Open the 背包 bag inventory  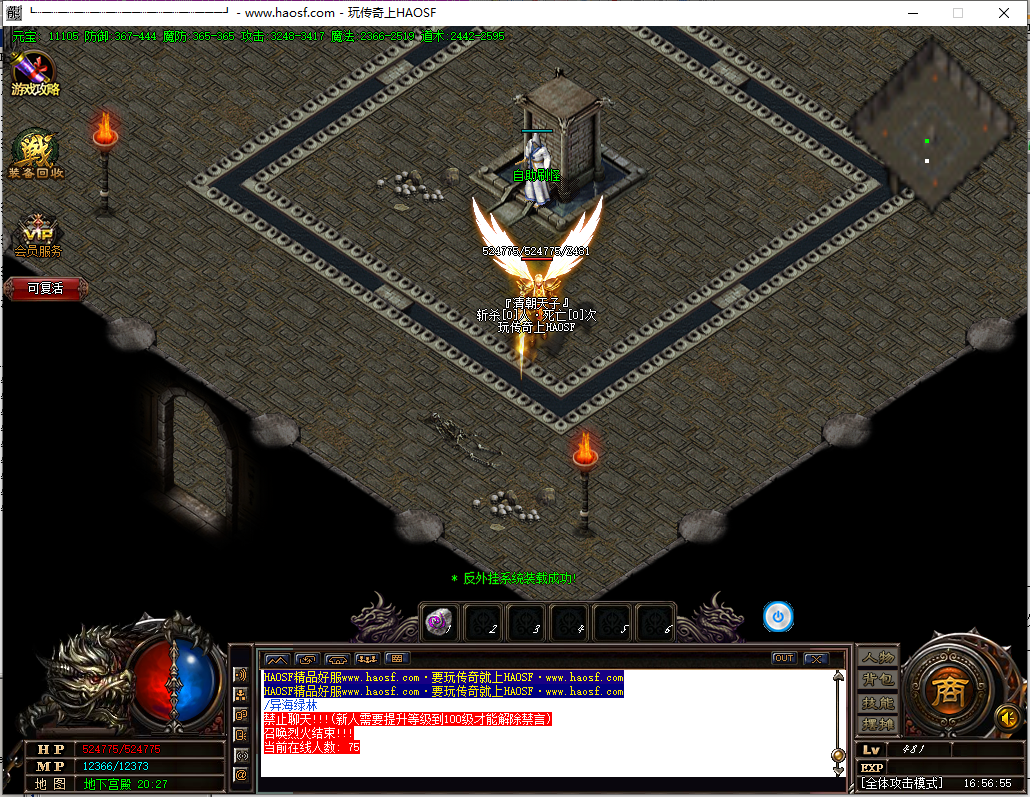pyautogui.click(x=877, y=680)
